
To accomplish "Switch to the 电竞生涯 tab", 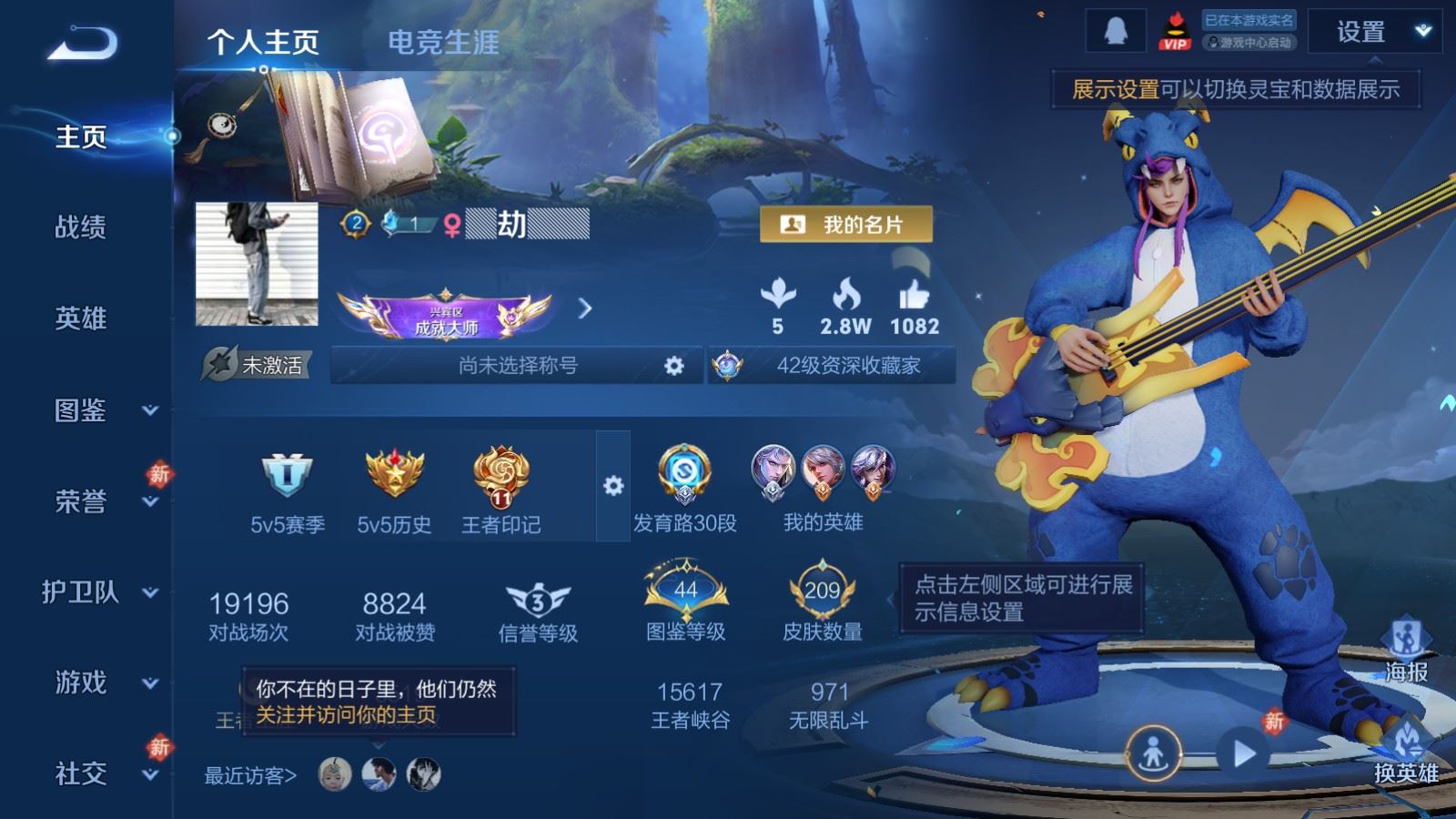I will (443, 42).
